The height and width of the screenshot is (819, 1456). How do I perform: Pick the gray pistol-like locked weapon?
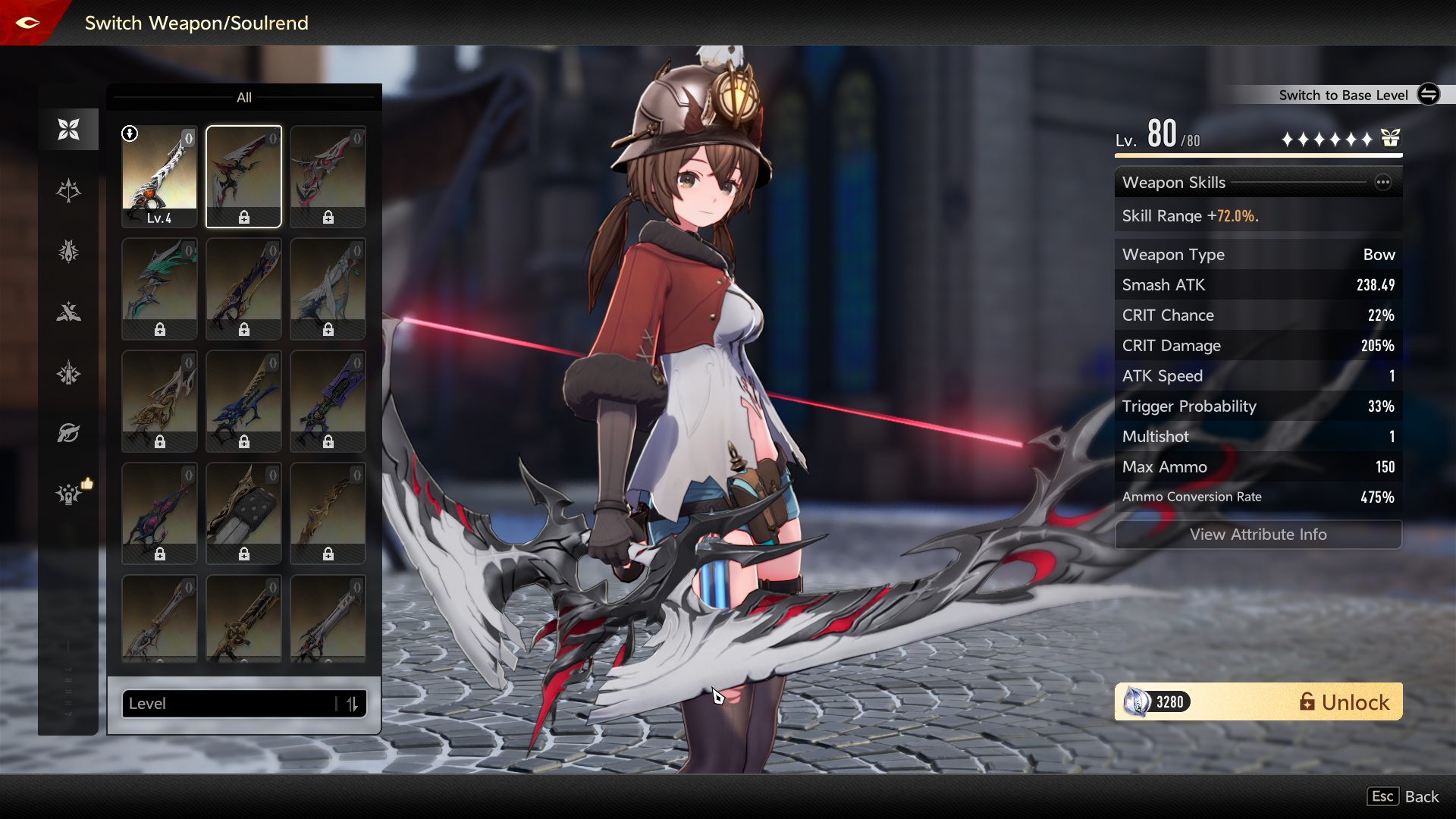click(243, 513)
